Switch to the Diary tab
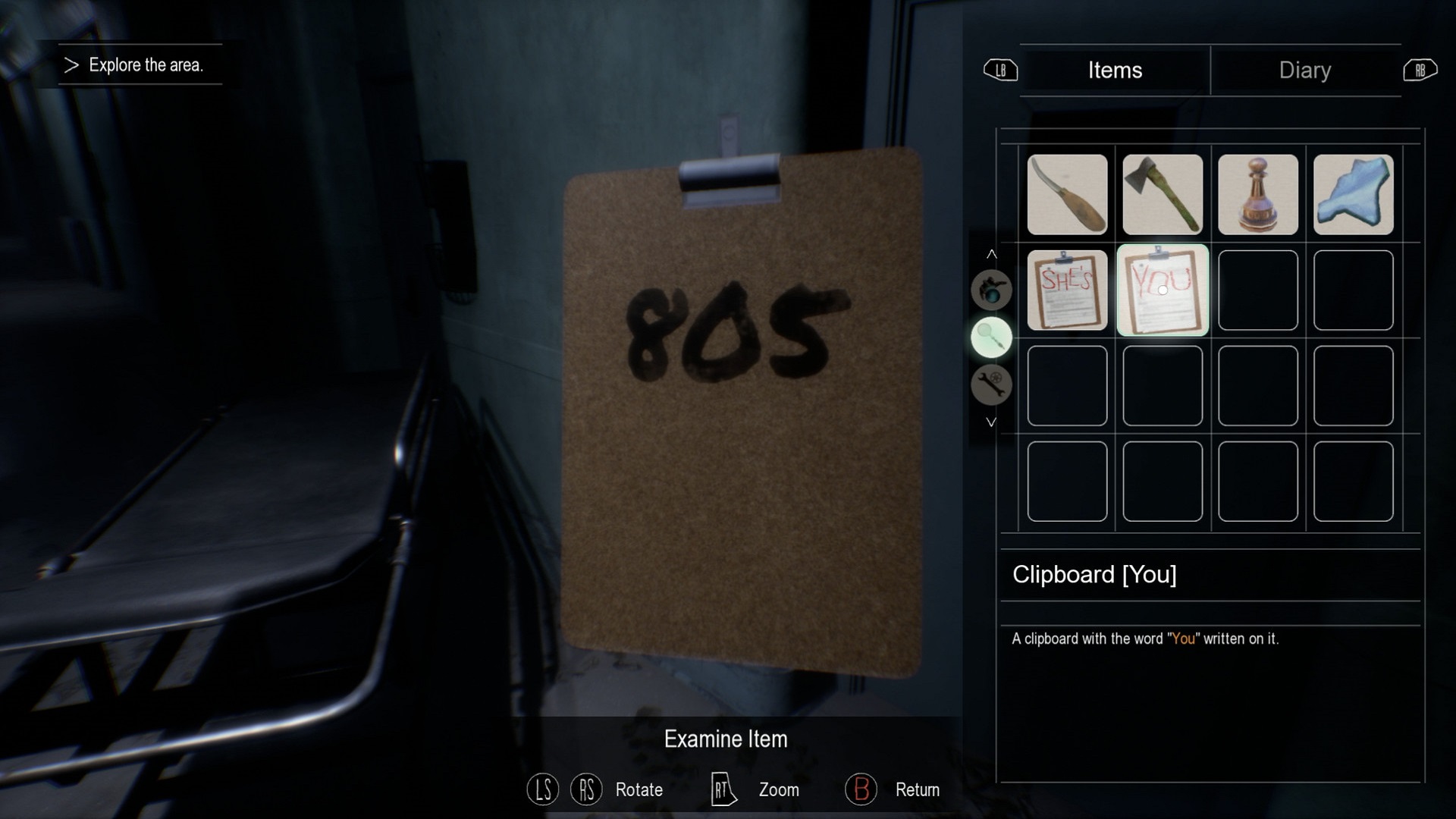This screenshot has height=819, width=1456. click(1304, 70)
